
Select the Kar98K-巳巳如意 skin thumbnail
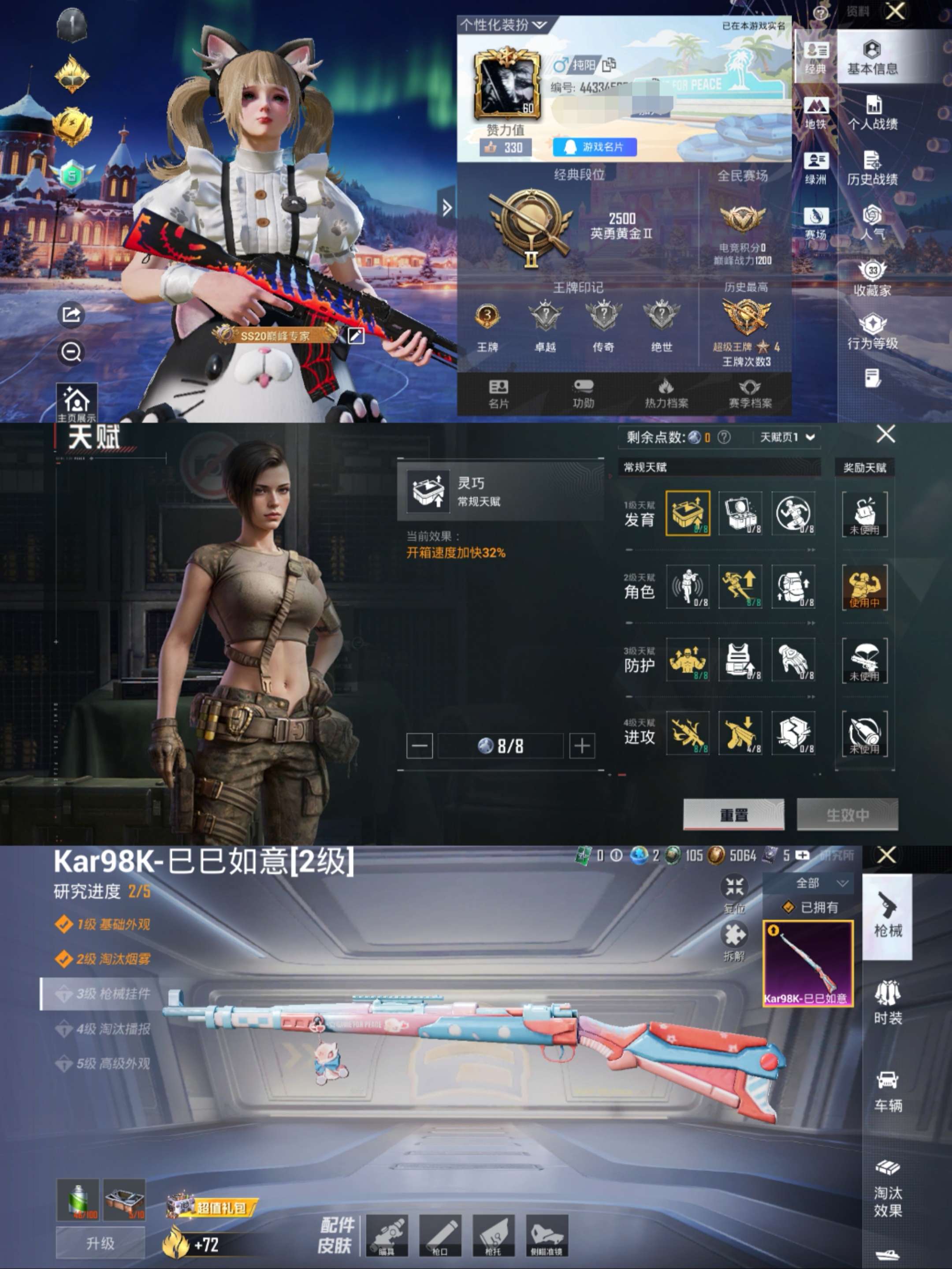[807, 963]
